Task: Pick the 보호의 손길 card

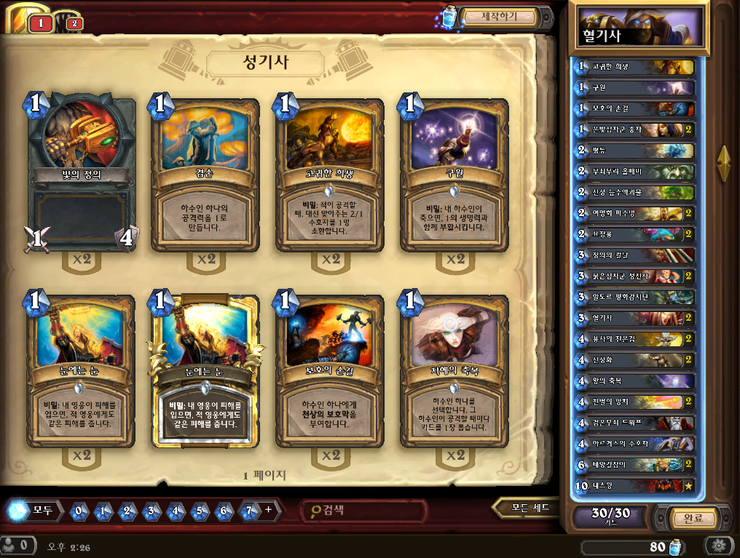Action: coord(330,372)
